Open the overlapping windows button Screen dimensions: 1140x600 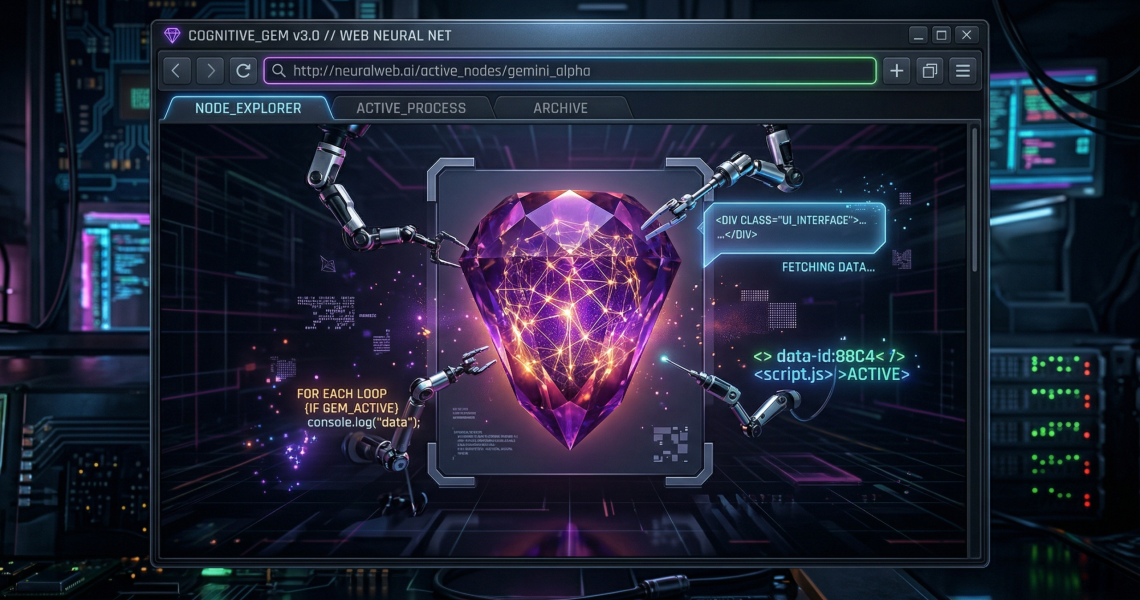coord(930,71)
